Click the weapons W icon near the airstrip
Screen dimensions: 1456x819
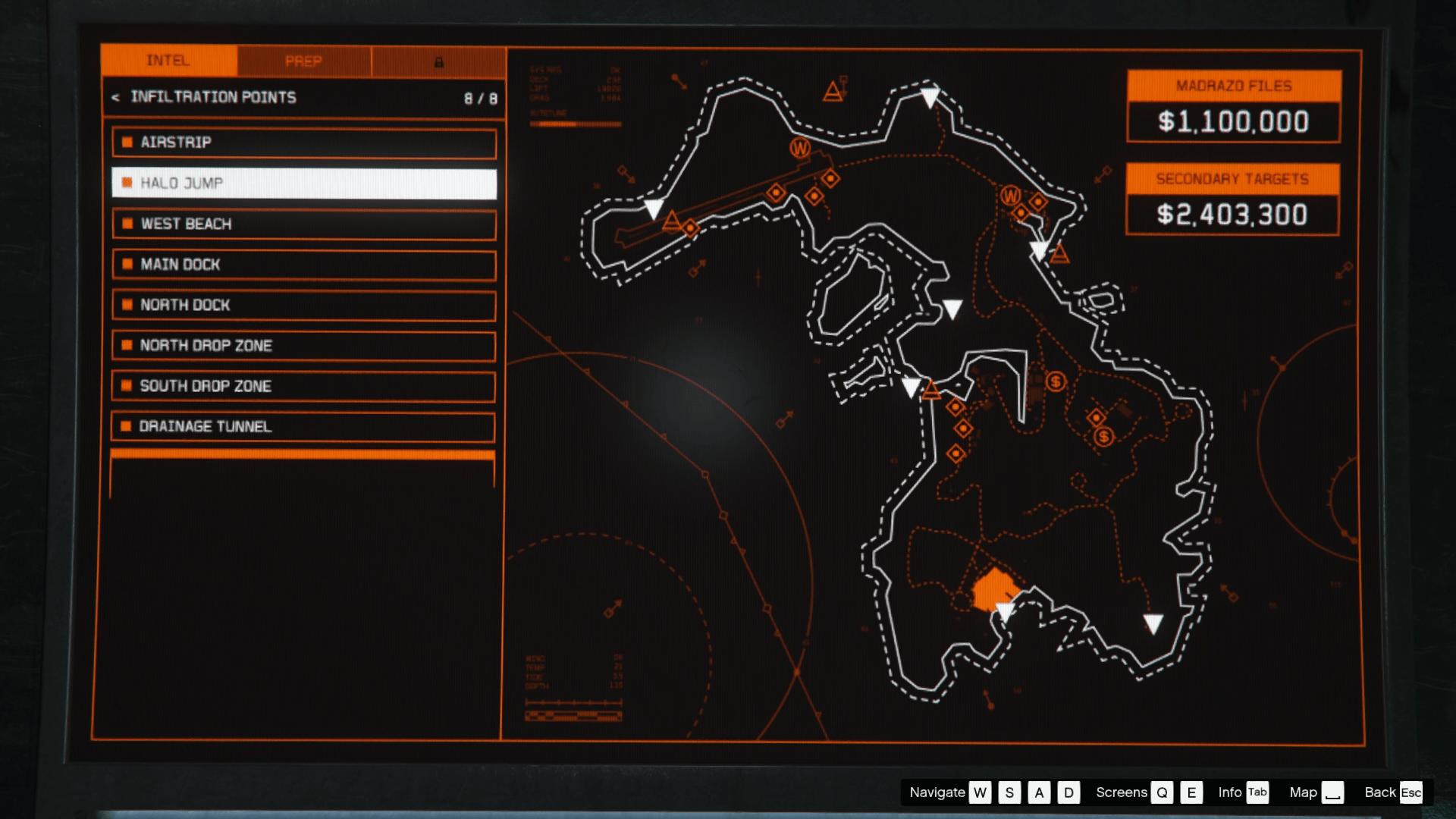point(800,146)
